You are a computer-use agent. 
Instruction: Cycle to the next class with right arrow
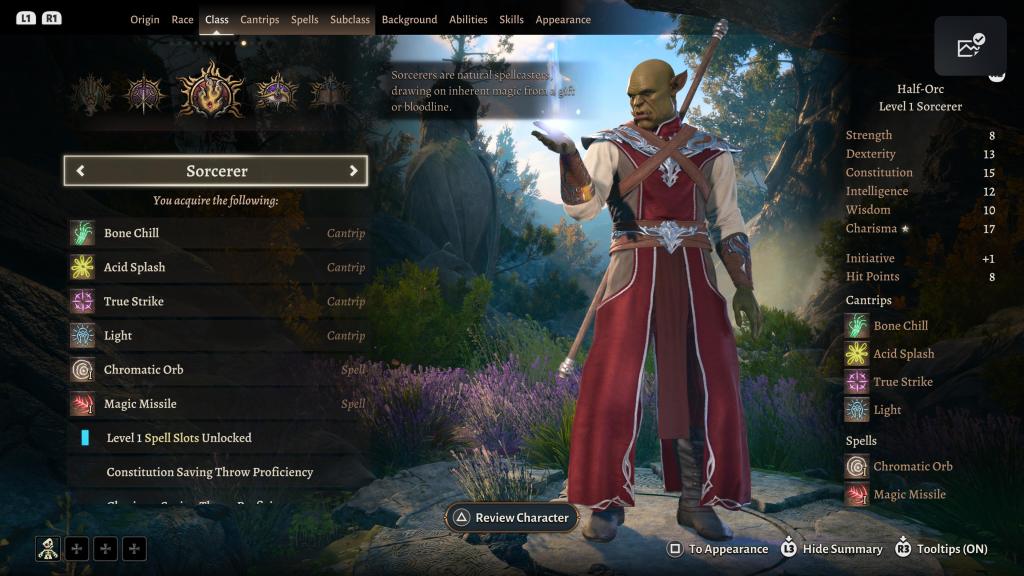coord(353,171)
